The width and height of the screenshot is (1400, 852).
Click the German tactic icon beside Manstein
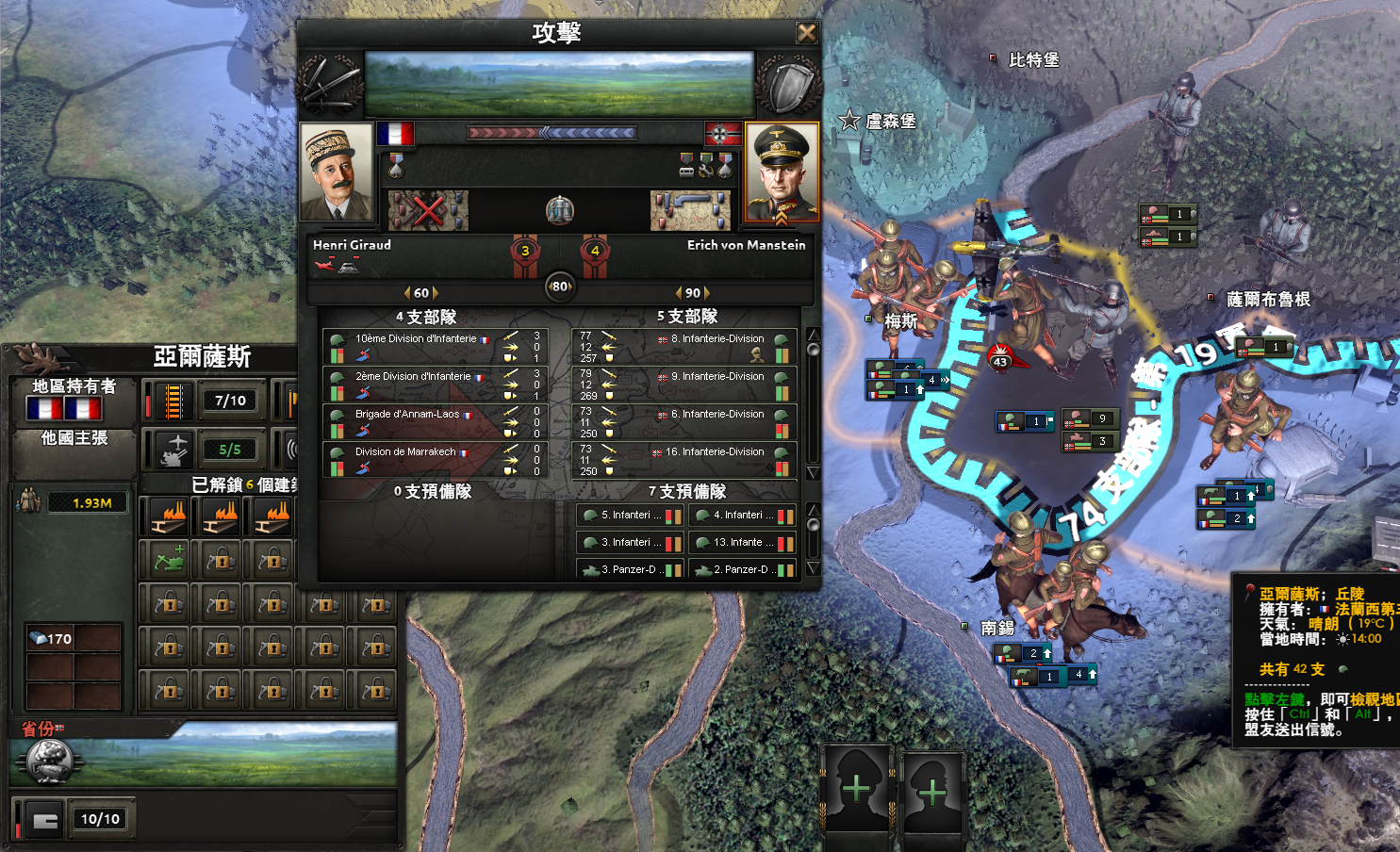(x=690, y=210)
